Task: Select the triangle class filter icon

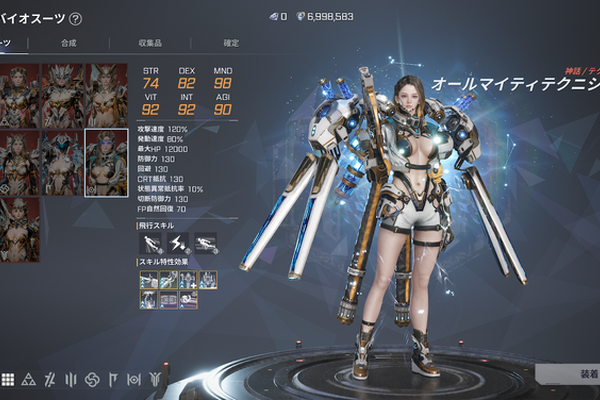Action: [x=28, y=379]
